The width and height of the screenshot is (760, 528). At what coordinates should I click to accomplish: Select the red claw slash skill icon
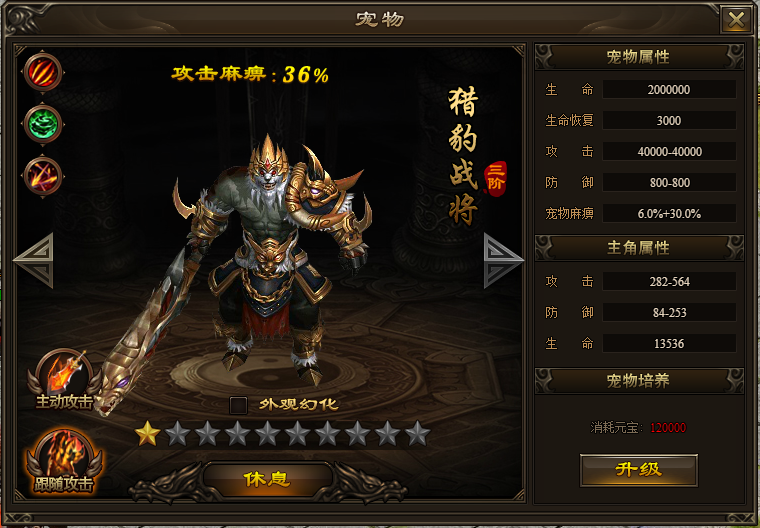coord(43,72)
